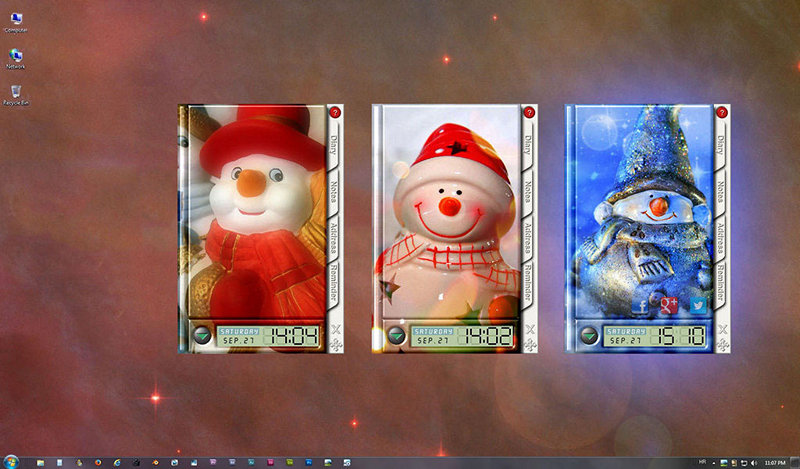Click the green arrow button on the 14:04 diary
The width and height of the screenshot is (800, 469).
click(202, 336)
